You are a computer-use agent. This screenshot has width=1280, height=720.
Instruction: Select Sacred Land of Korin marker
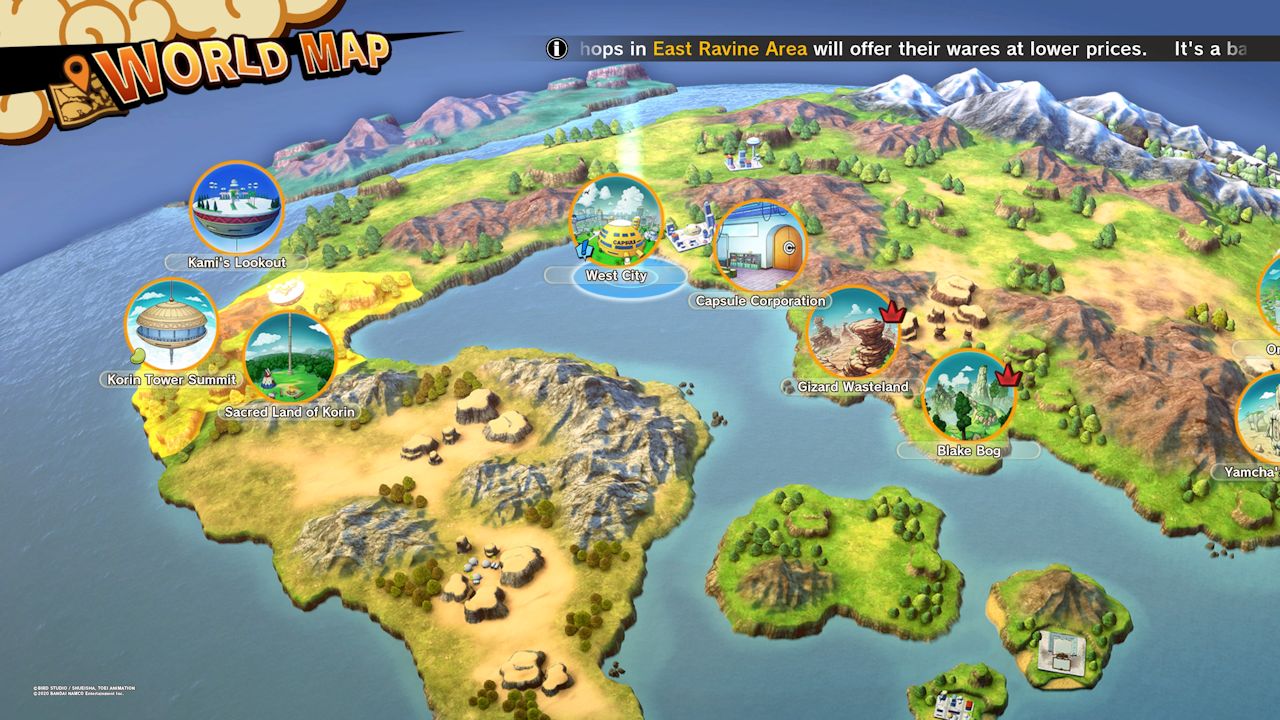pos(290,357)
